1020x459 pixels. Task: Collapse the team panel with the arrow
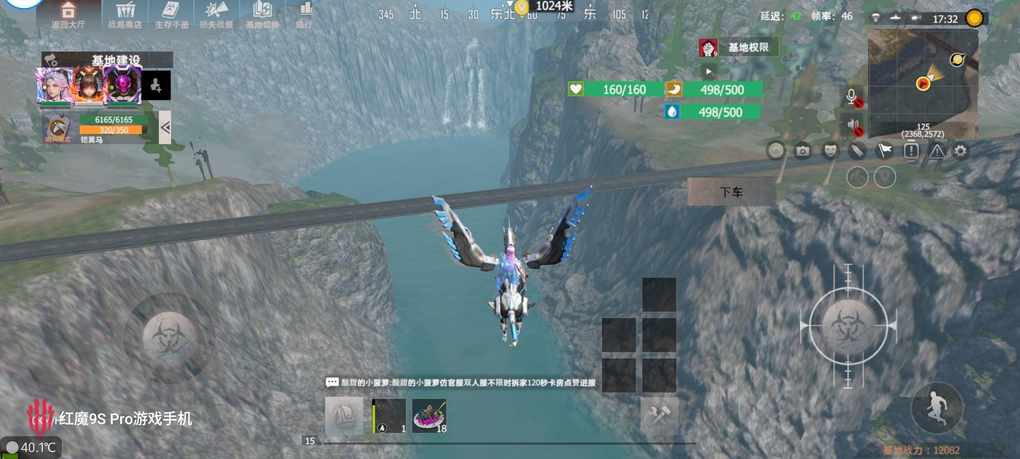(x=165, y=126)
